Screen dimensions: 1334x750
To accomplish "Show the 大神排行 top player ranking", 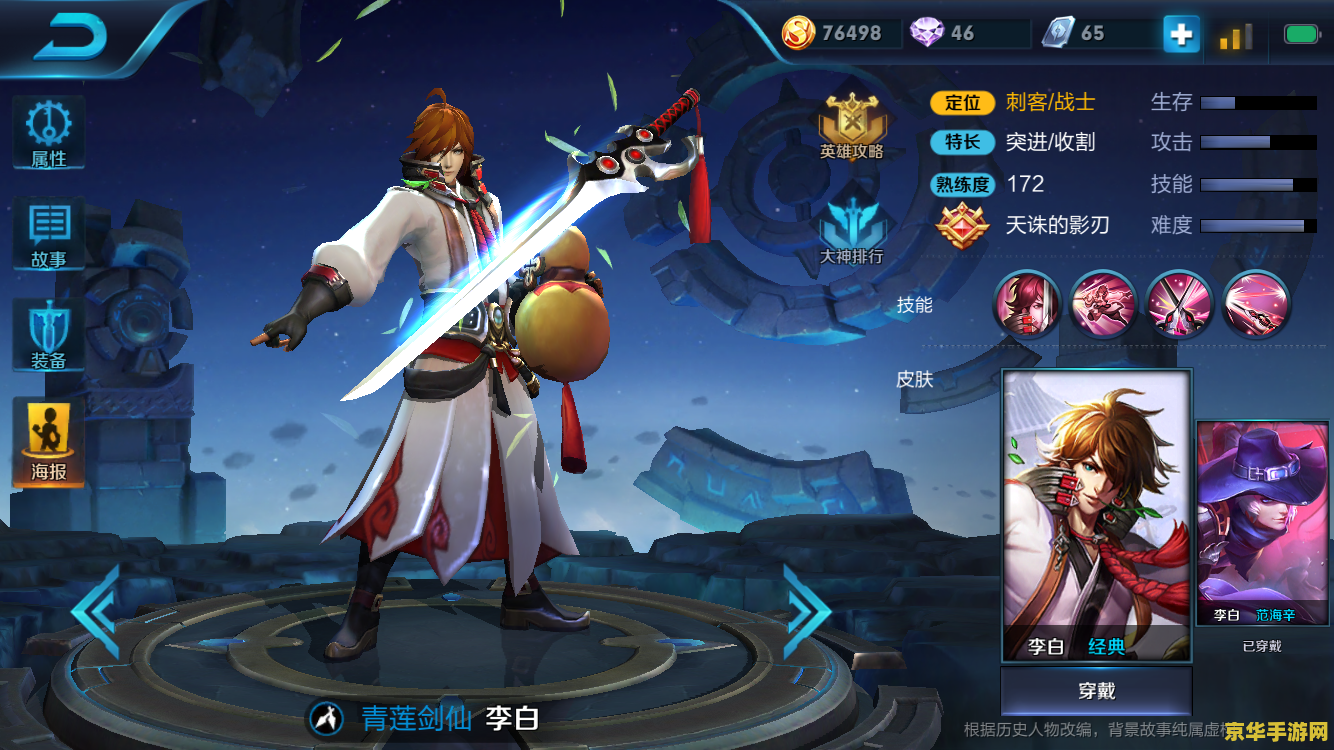I will (852, 231).
